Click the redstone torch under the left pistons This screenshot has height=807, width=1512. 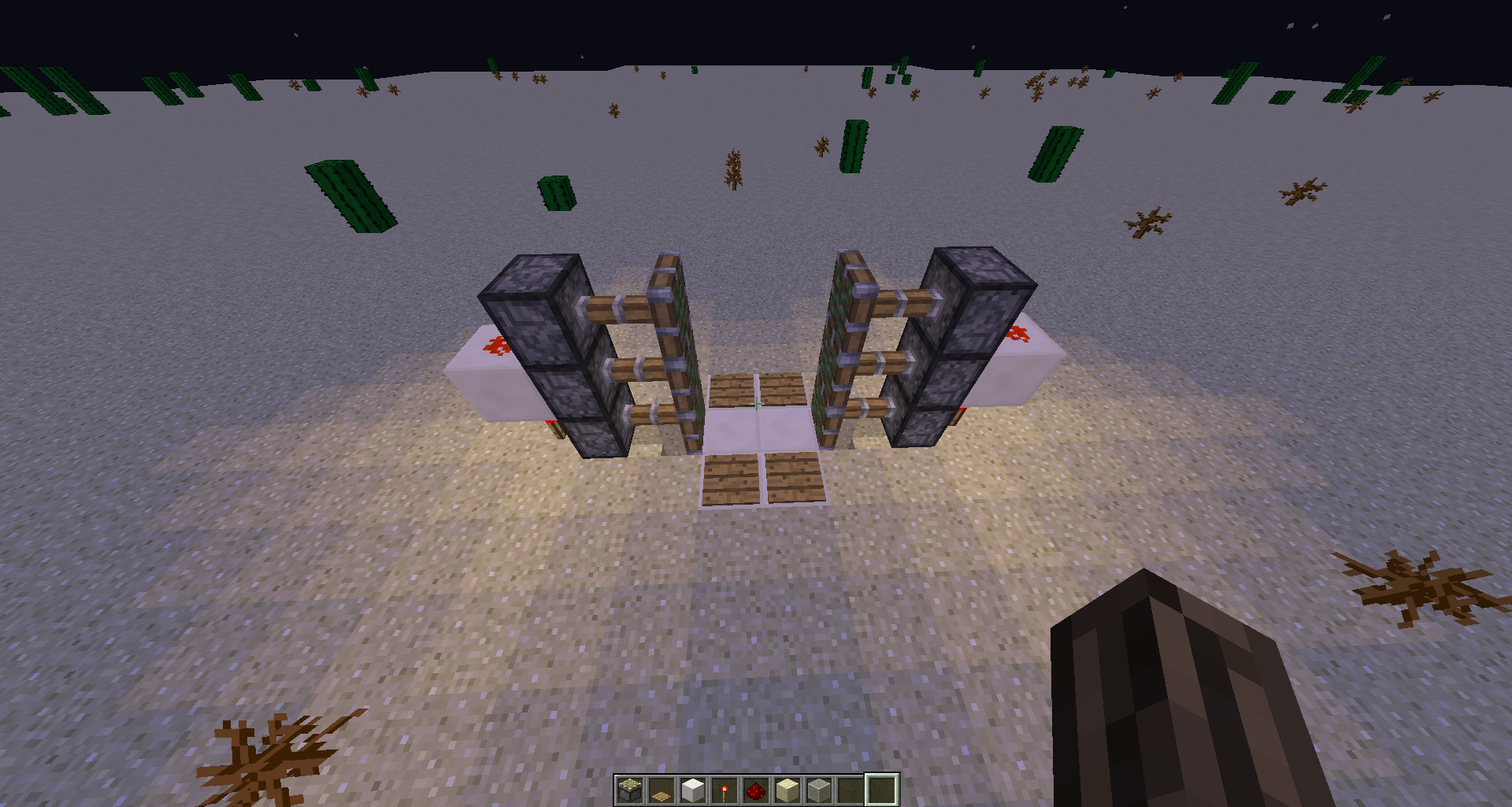555,427
